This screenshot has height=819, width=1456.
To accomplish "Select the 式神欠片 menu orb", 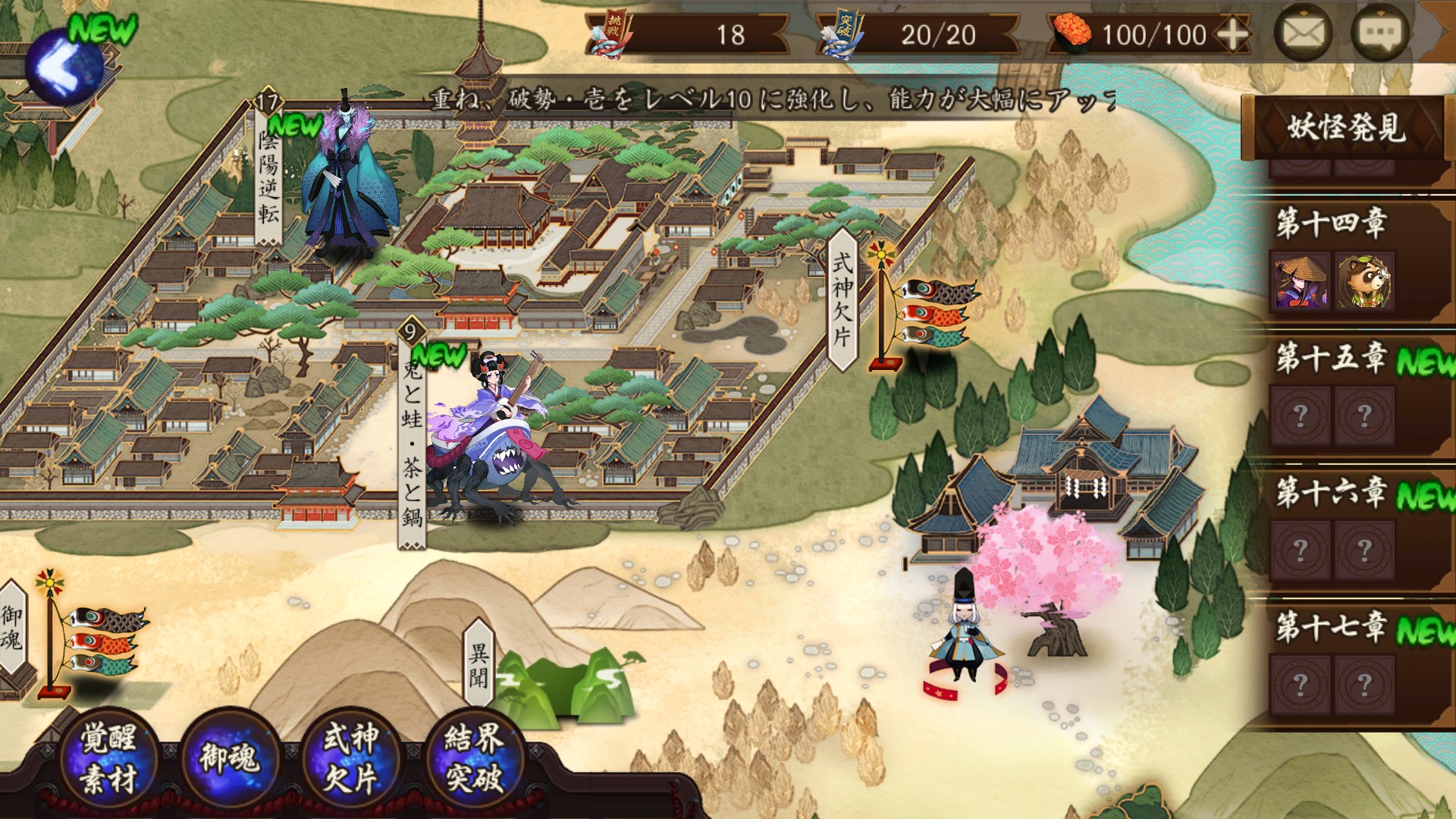I will click(350, 758).
